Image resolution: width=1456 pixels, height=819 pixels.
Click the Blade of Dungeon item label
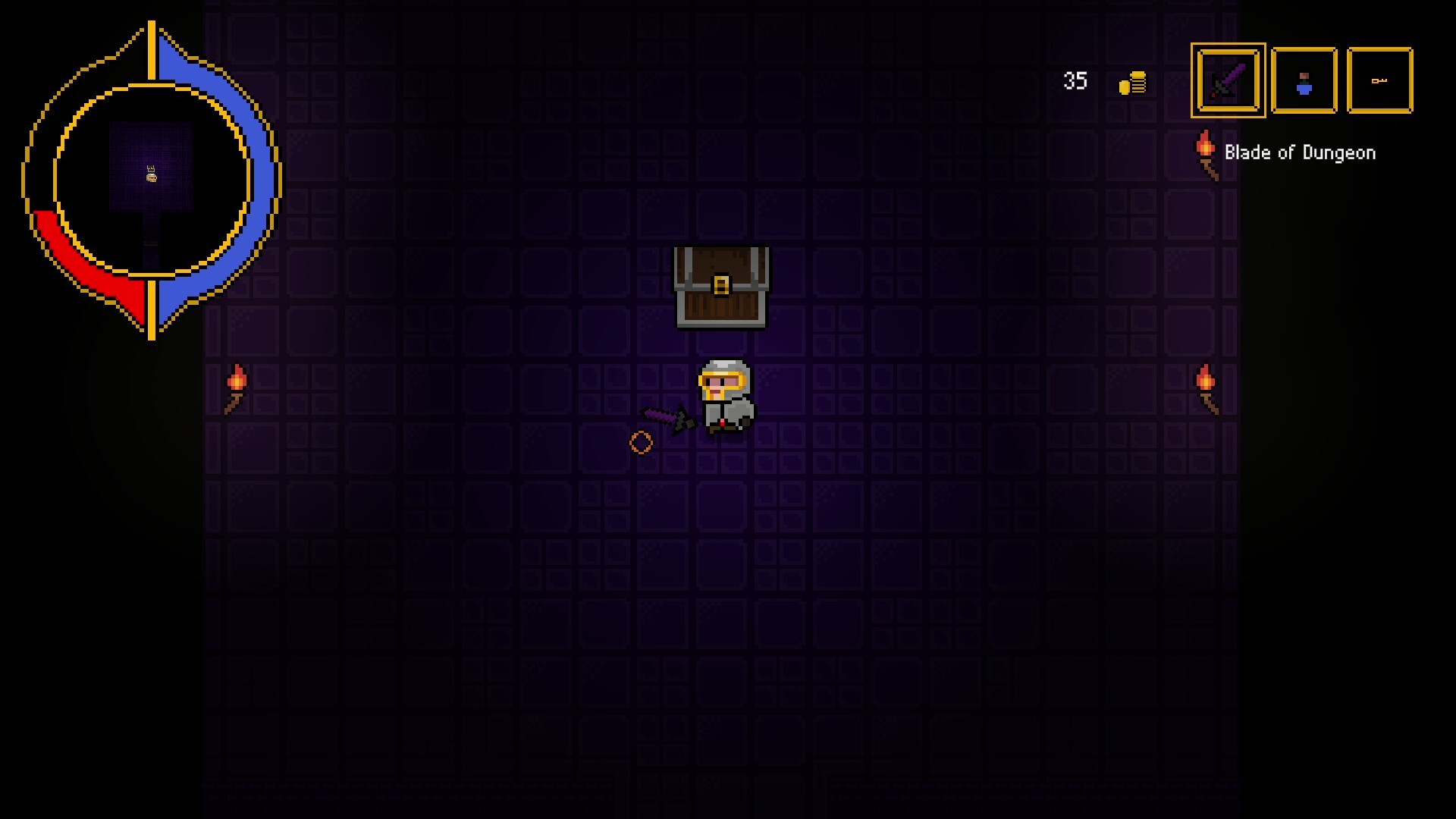(1299, 152)
